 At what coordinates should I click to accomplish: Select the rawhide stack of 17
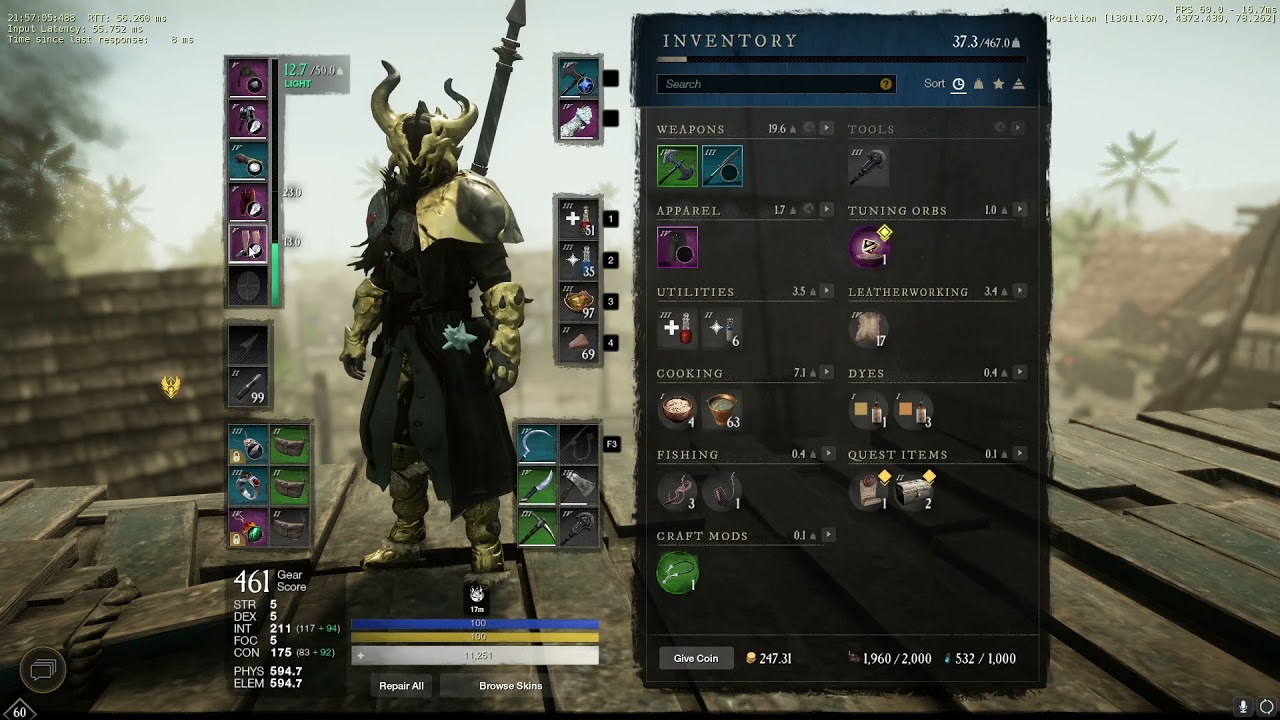pyautogui.click(x=869, y=329)
